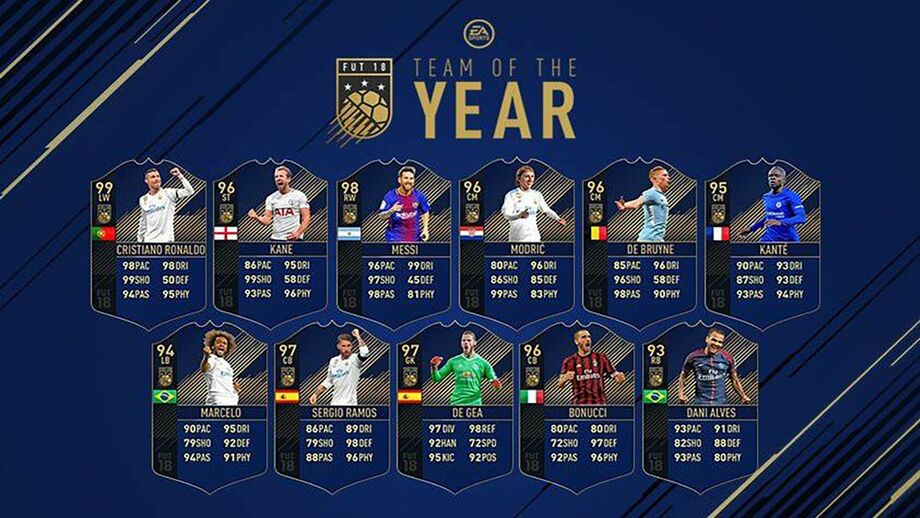Screen dimensions: 920x518
Task: Select the Sergio Ramos 97 CB card
Action: point(333,404)
